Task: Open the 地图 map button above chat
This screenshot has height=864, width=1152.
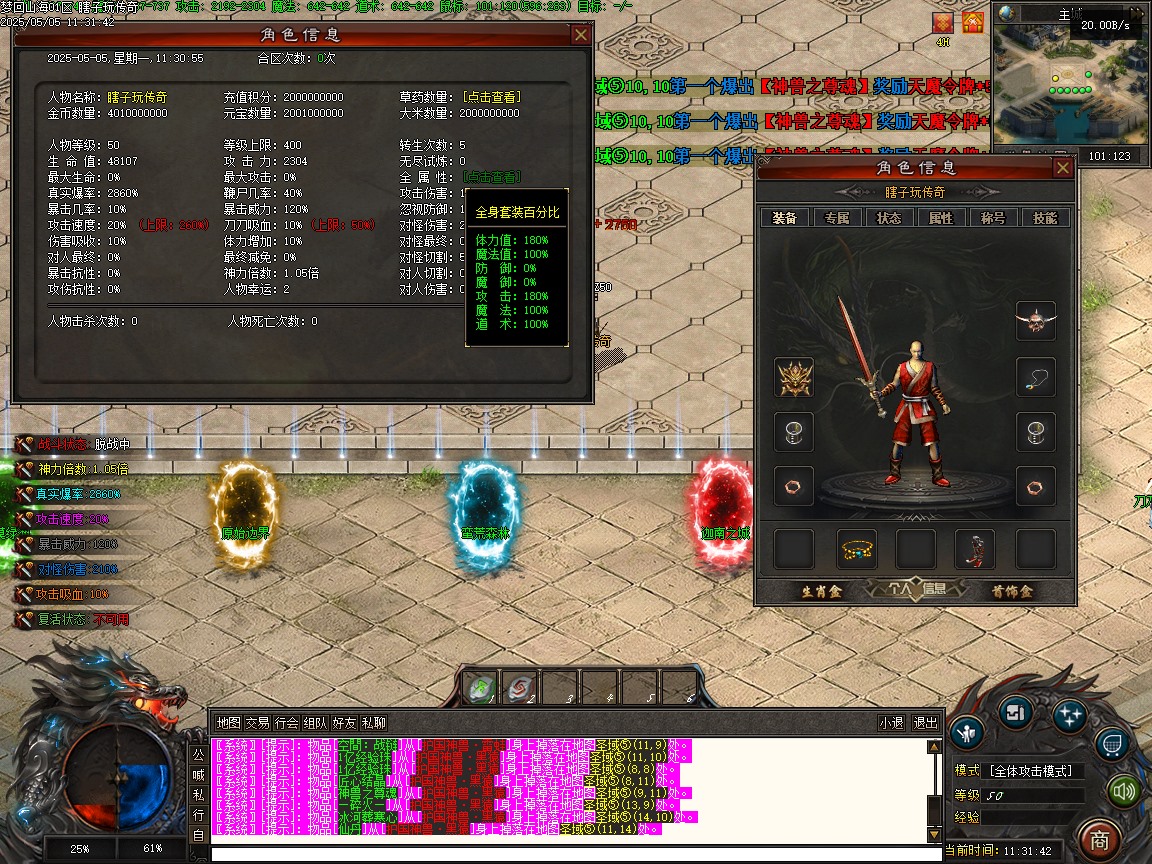Action: (228, 723)
